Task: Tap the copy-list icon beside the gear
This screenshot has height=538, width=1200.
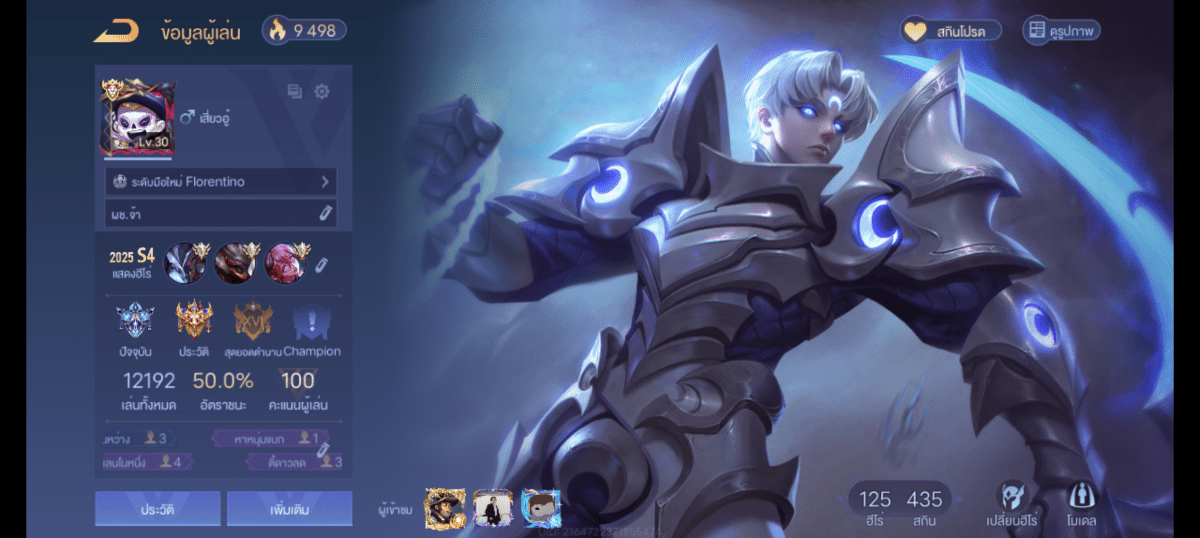Action: pos(294,92)
